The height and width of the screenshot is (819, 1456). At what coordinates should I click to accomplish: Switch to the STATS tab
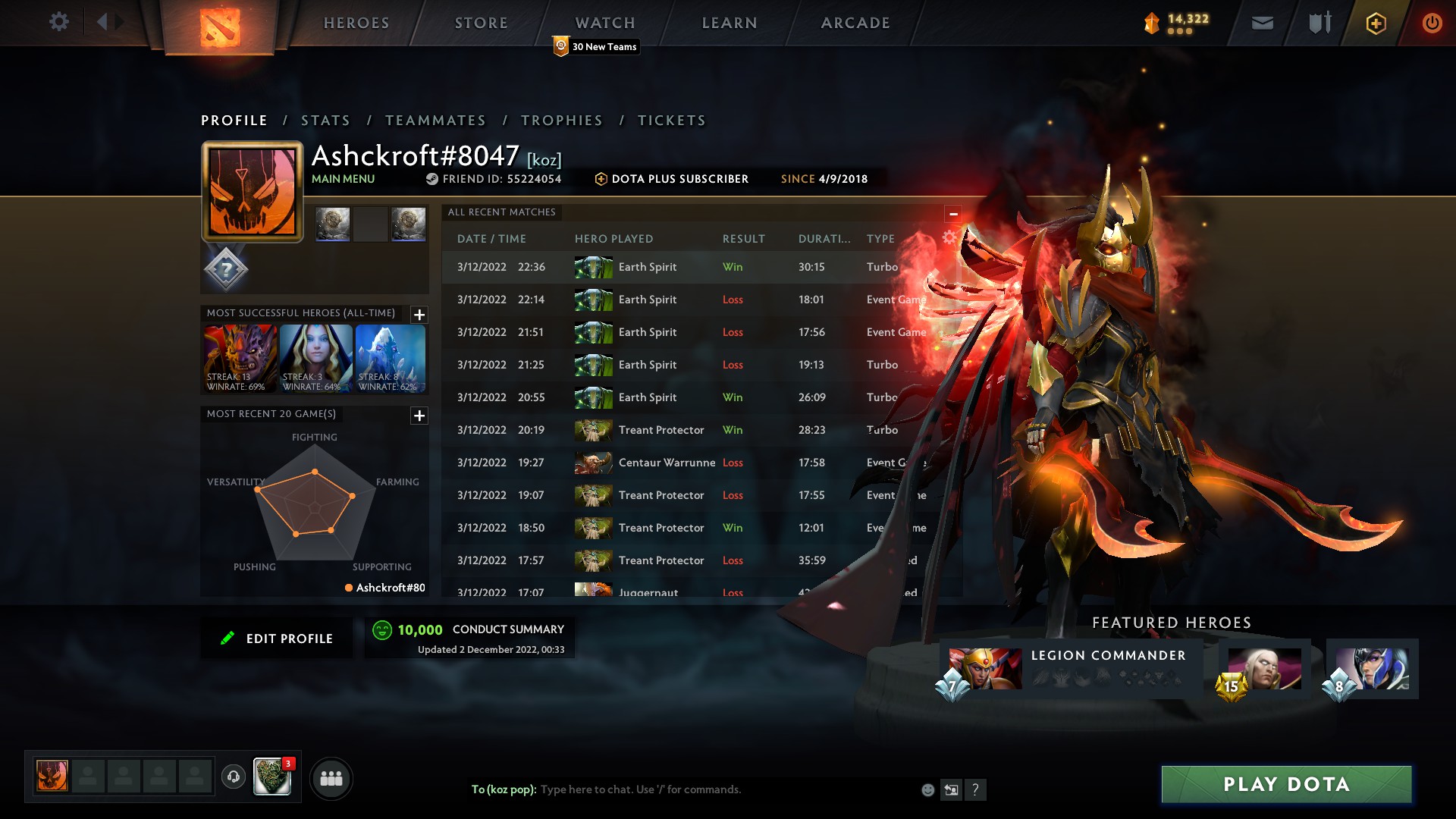pos(325,120)
